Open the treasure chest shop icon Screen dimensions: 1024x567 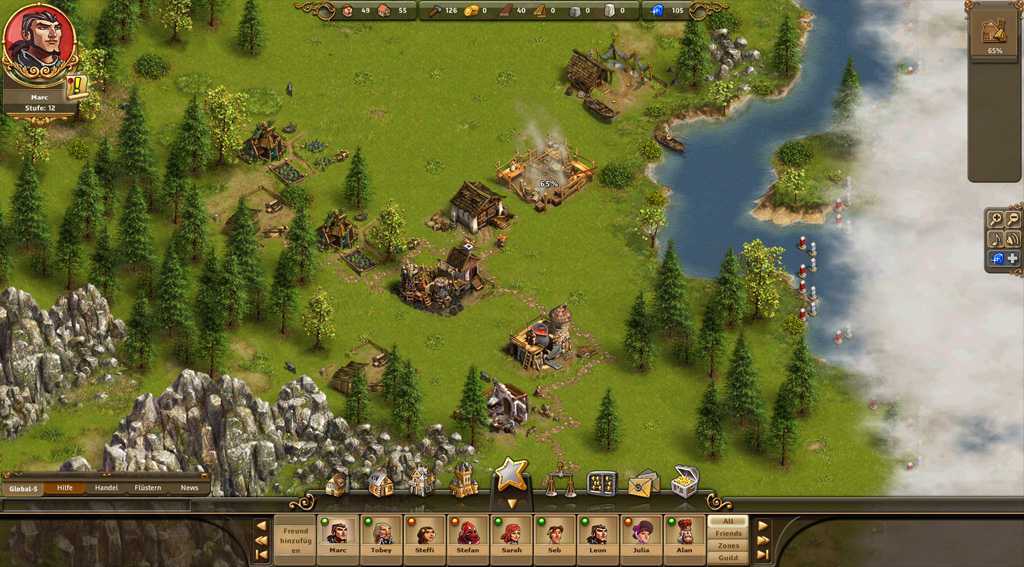pos(685,481)
